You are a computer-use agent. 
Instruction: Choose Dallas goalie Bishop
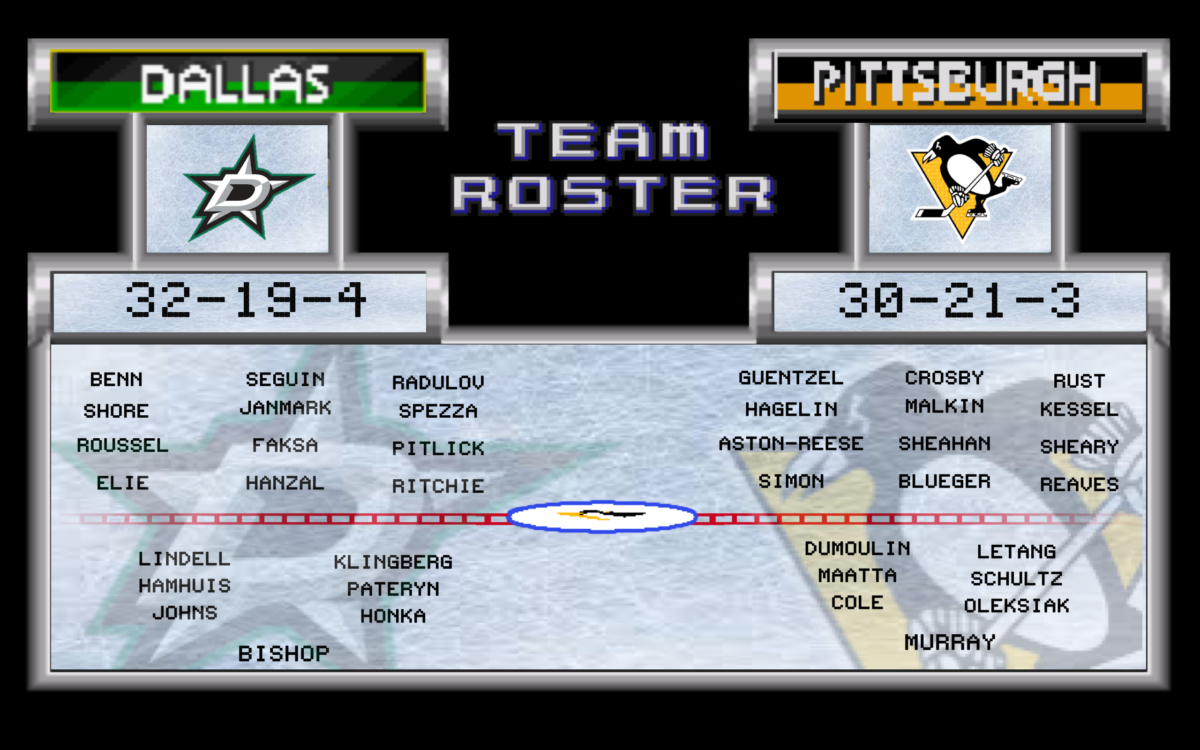click(x=283, y=654)
